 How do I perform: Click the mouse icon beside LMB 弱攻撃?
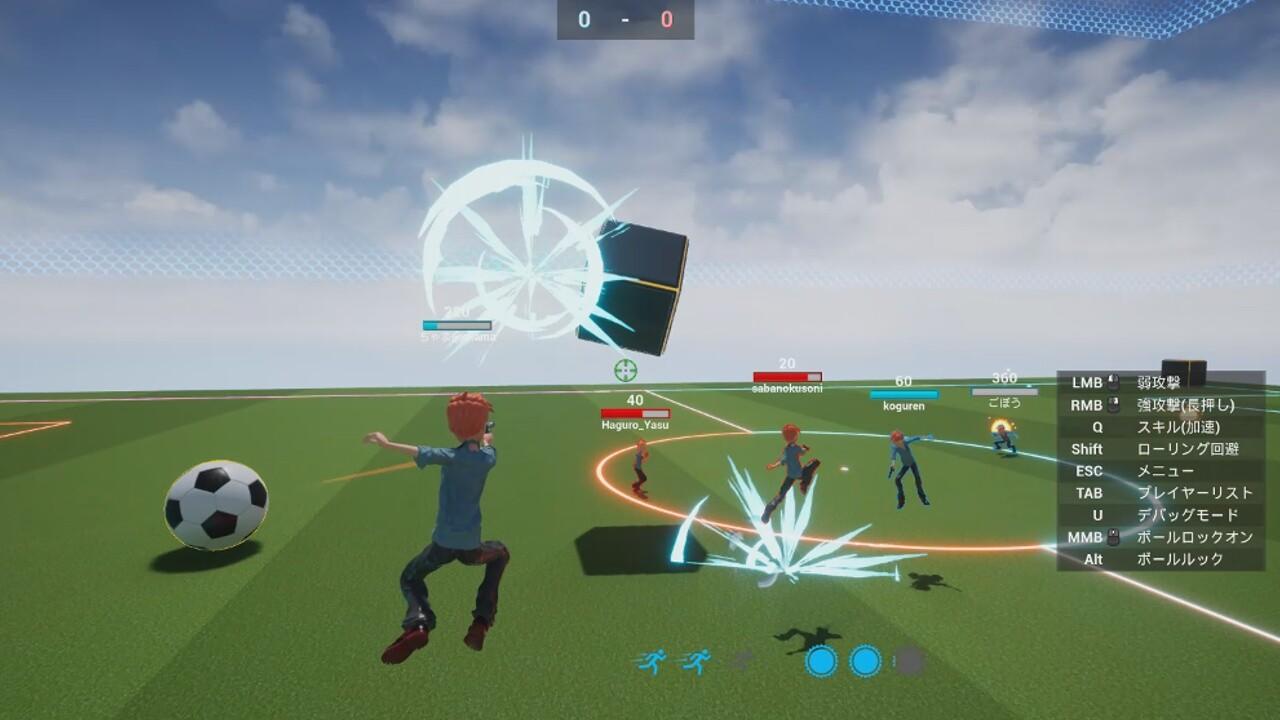1113,380
